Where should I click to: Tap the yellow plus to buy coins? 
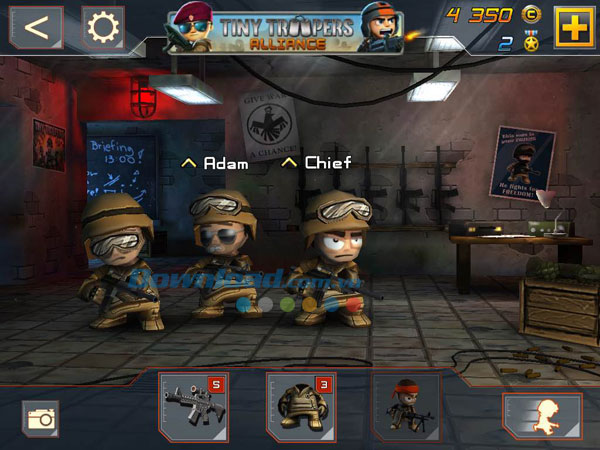point(573,27)
